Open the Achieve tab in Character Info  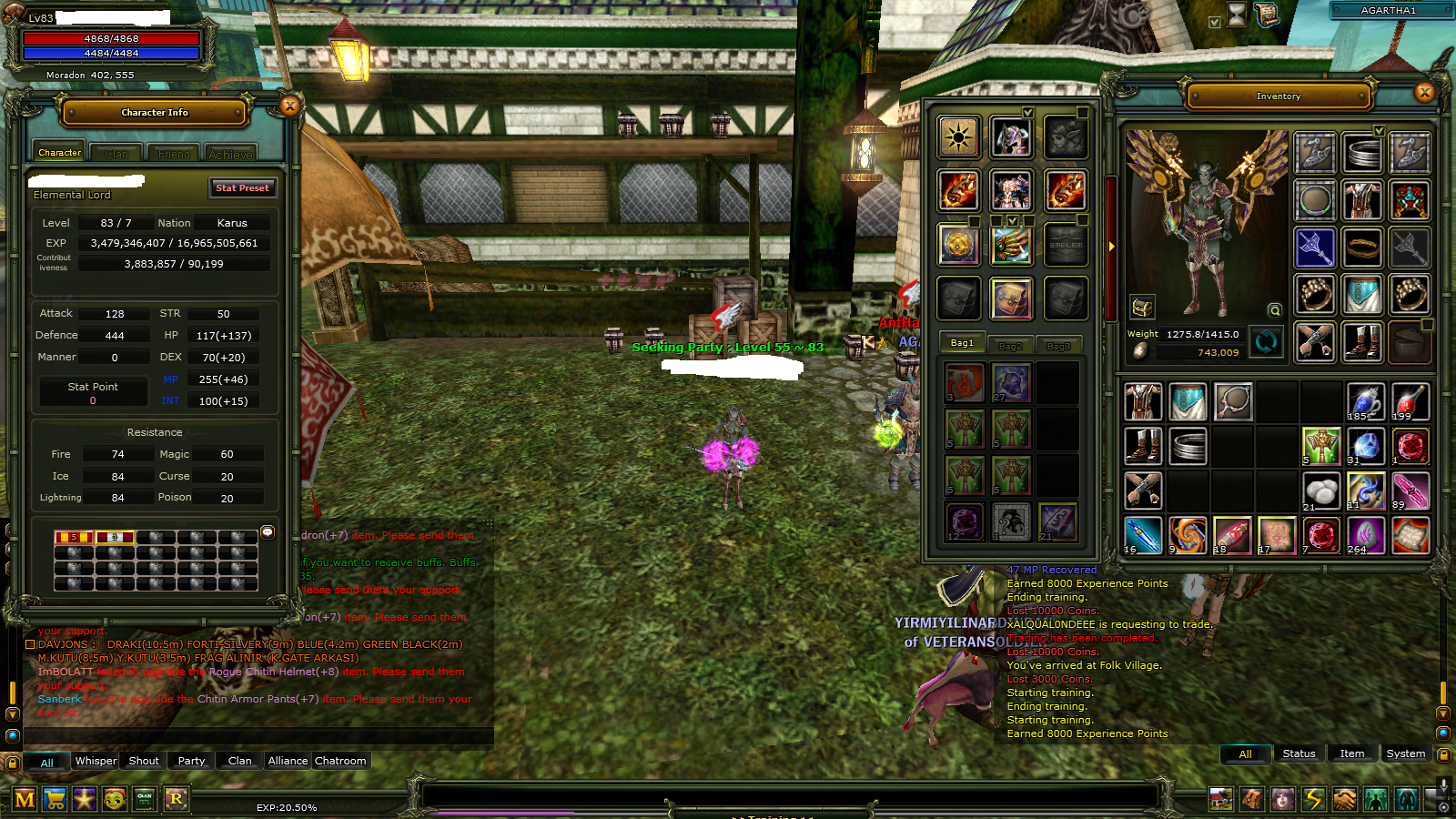[230, 153]
